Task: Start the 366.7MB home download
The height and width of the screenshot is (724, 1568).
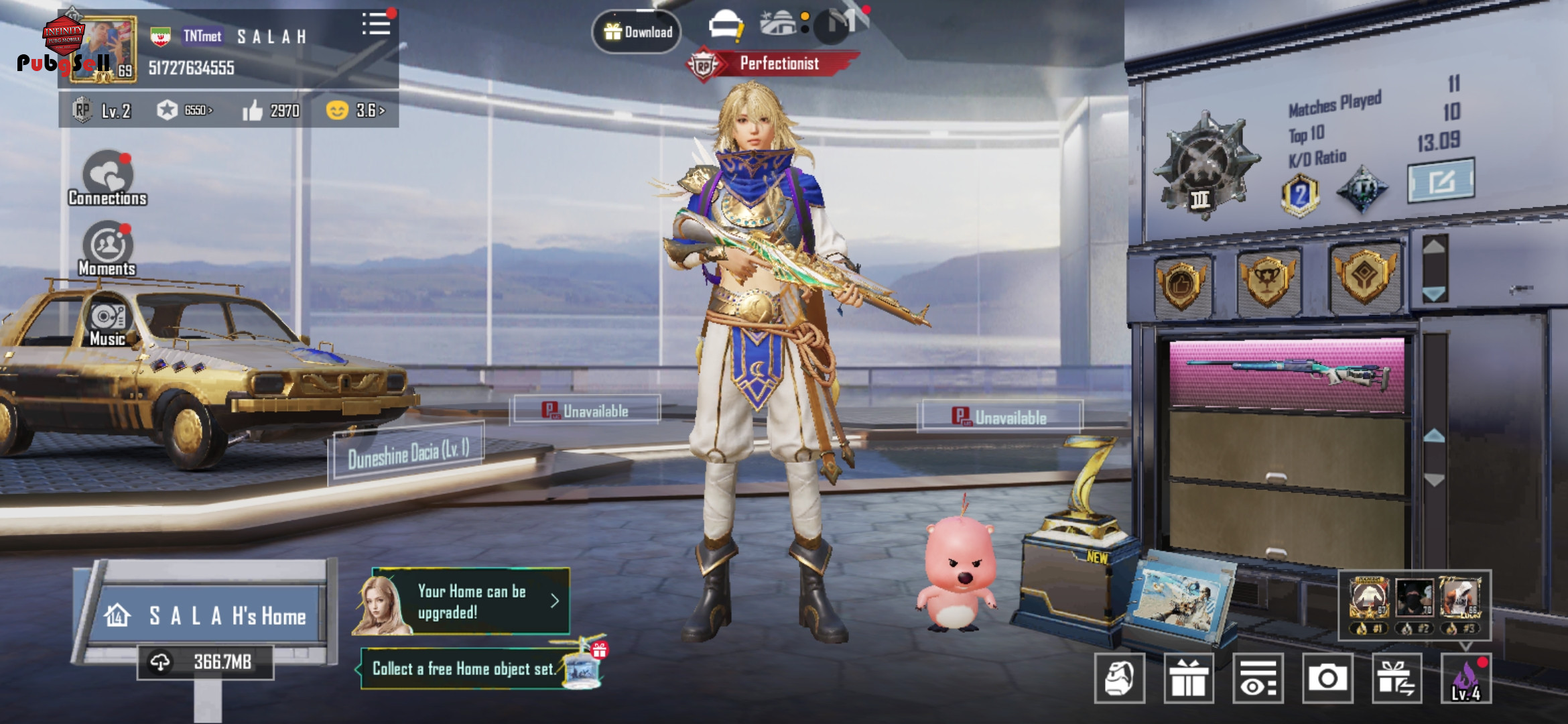Action: (x=206, y=662)
